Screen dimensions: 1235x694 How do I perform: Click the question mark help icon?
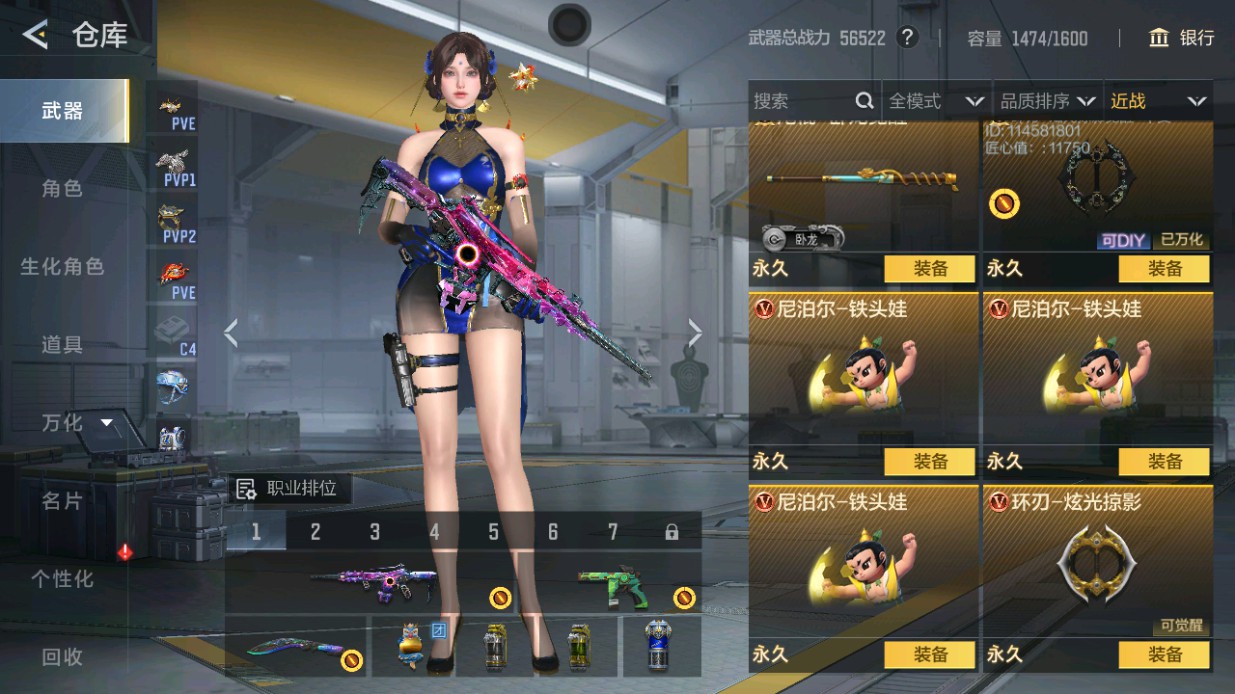[907, 38]
